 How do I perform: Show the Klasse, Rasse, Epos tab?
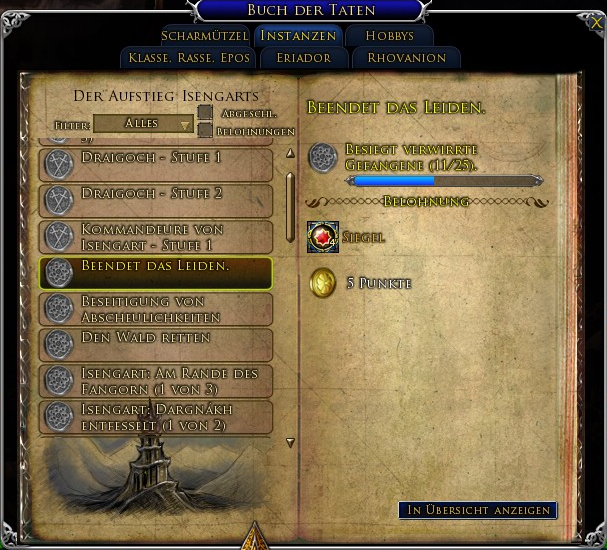tap(189, 58)
